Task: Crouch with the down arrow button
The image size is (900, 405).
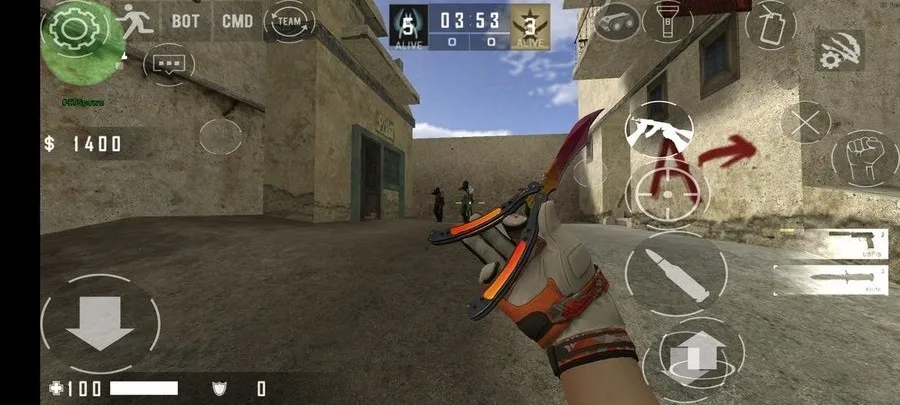Action: 100,323
